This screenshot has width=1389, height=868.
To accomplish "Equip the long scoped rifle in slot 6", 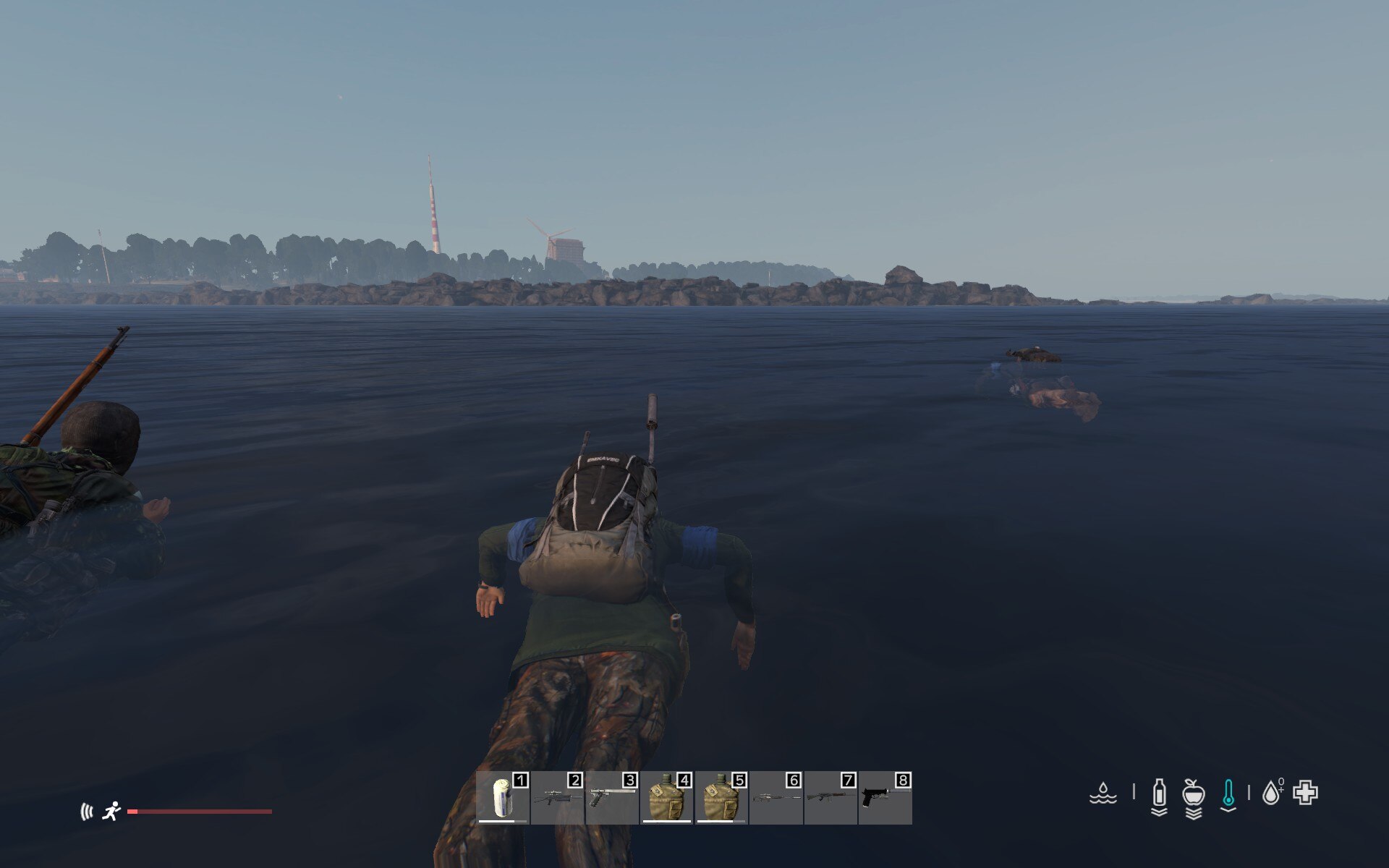I will [x=776, y=798].
